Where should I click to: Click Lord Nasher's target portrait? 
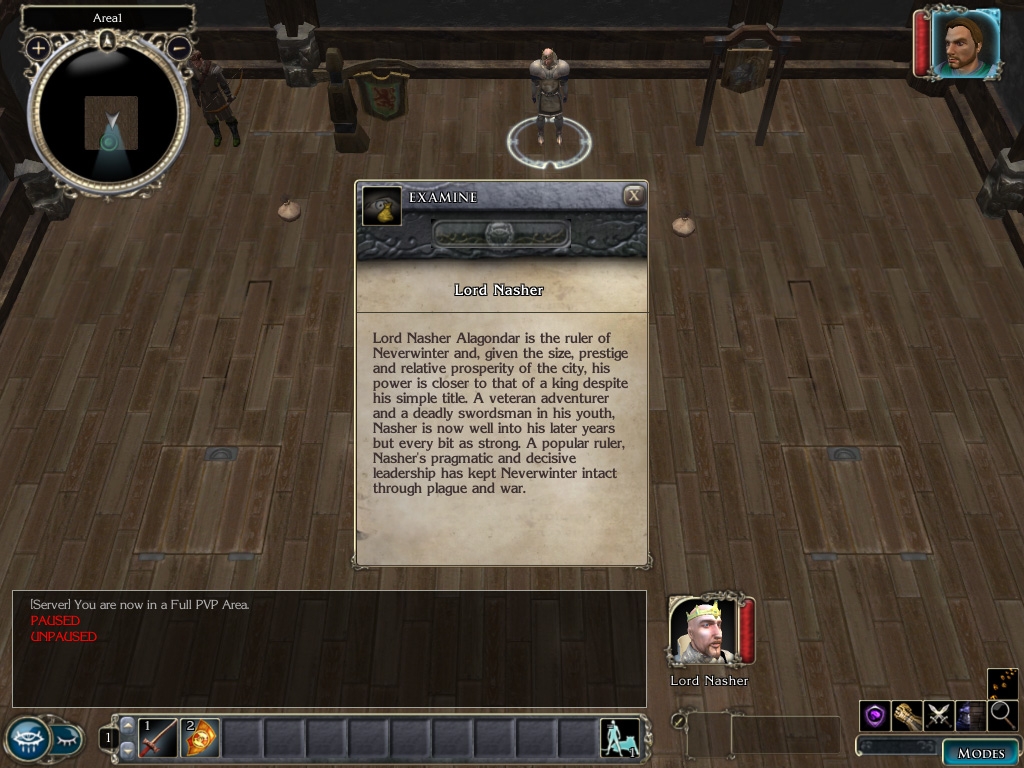[x=703, y=631]
